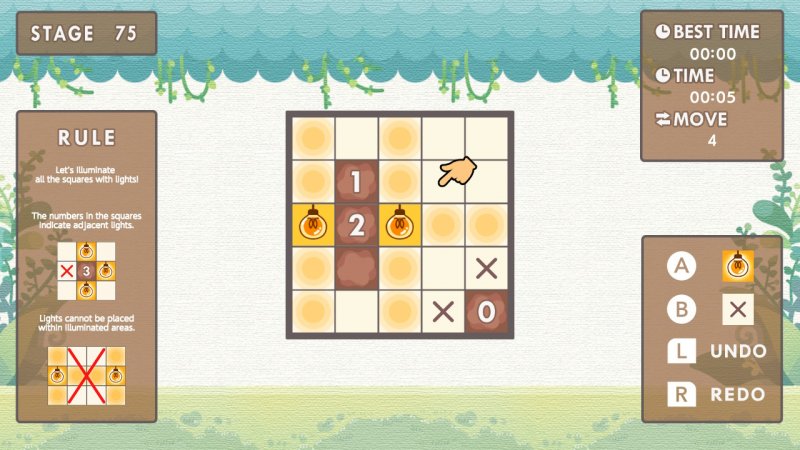Select the numbered tile showing 2
Image resolution: width=800 pixels, height=450 pixels.
pos(355,225)
